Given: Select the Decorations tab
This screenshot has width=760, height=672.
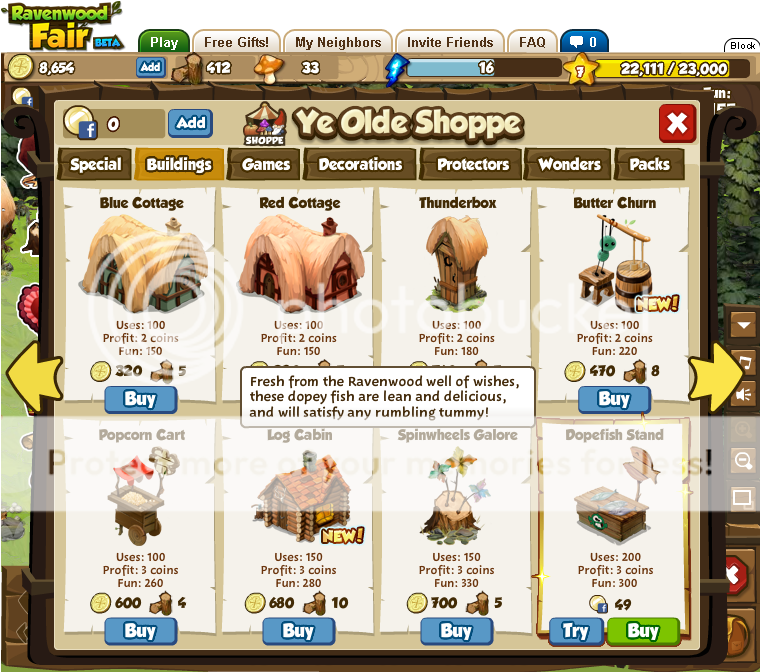Looking at the screenshot, I should click(x=360, y=165).
